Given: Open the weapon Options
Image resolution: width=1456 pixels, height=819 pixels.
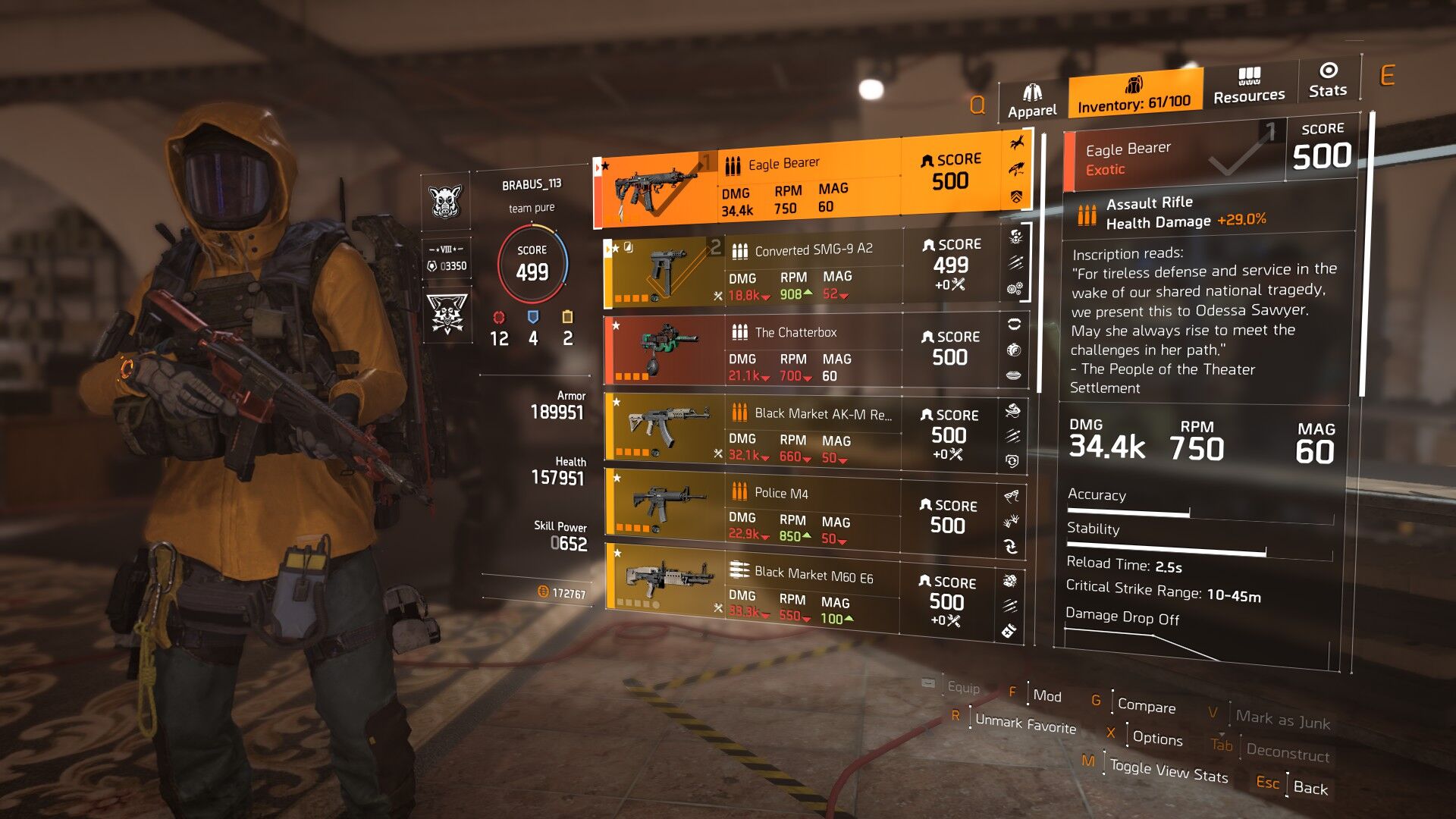Looking at the screenshot, I should click(1156, 739).
